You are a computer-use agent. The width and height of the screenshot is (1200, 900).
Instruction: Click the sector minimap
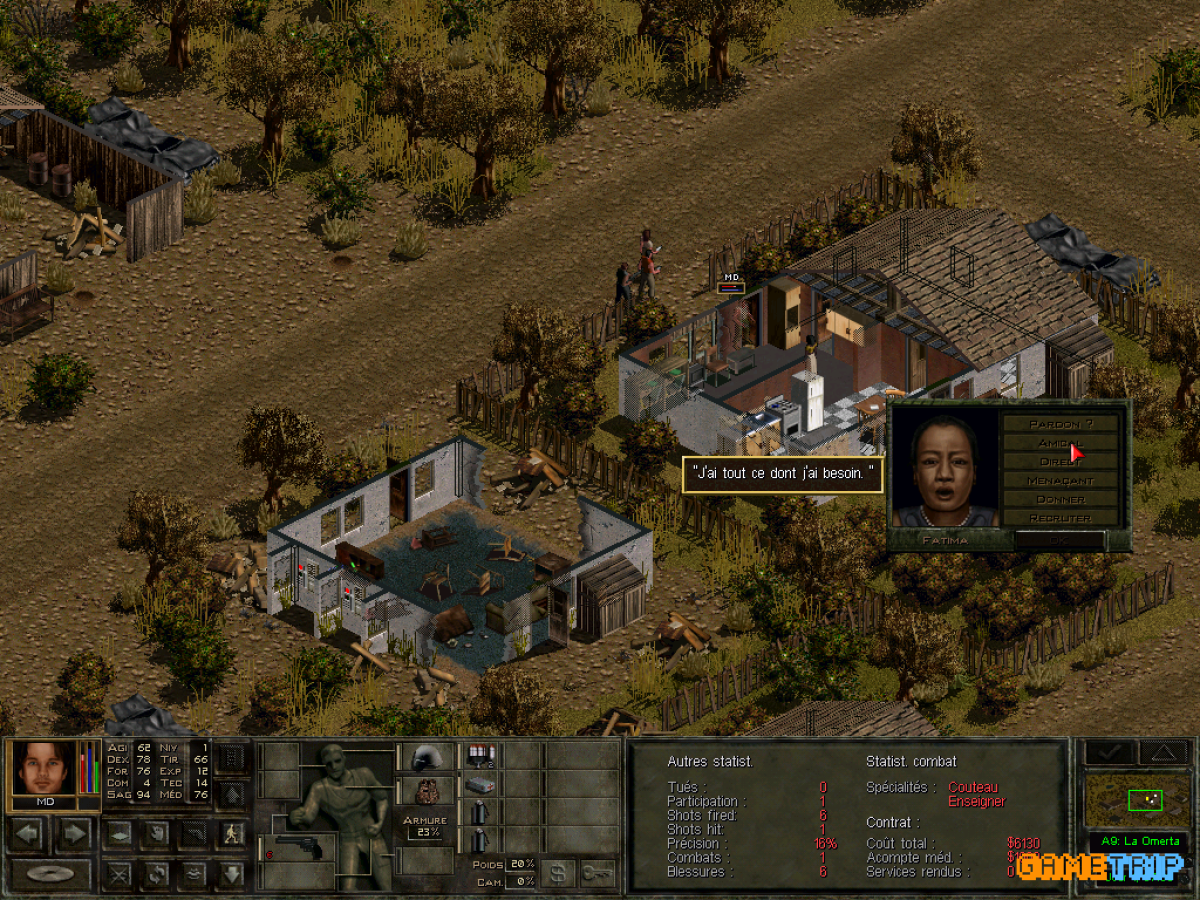(x=1137, y=800)
